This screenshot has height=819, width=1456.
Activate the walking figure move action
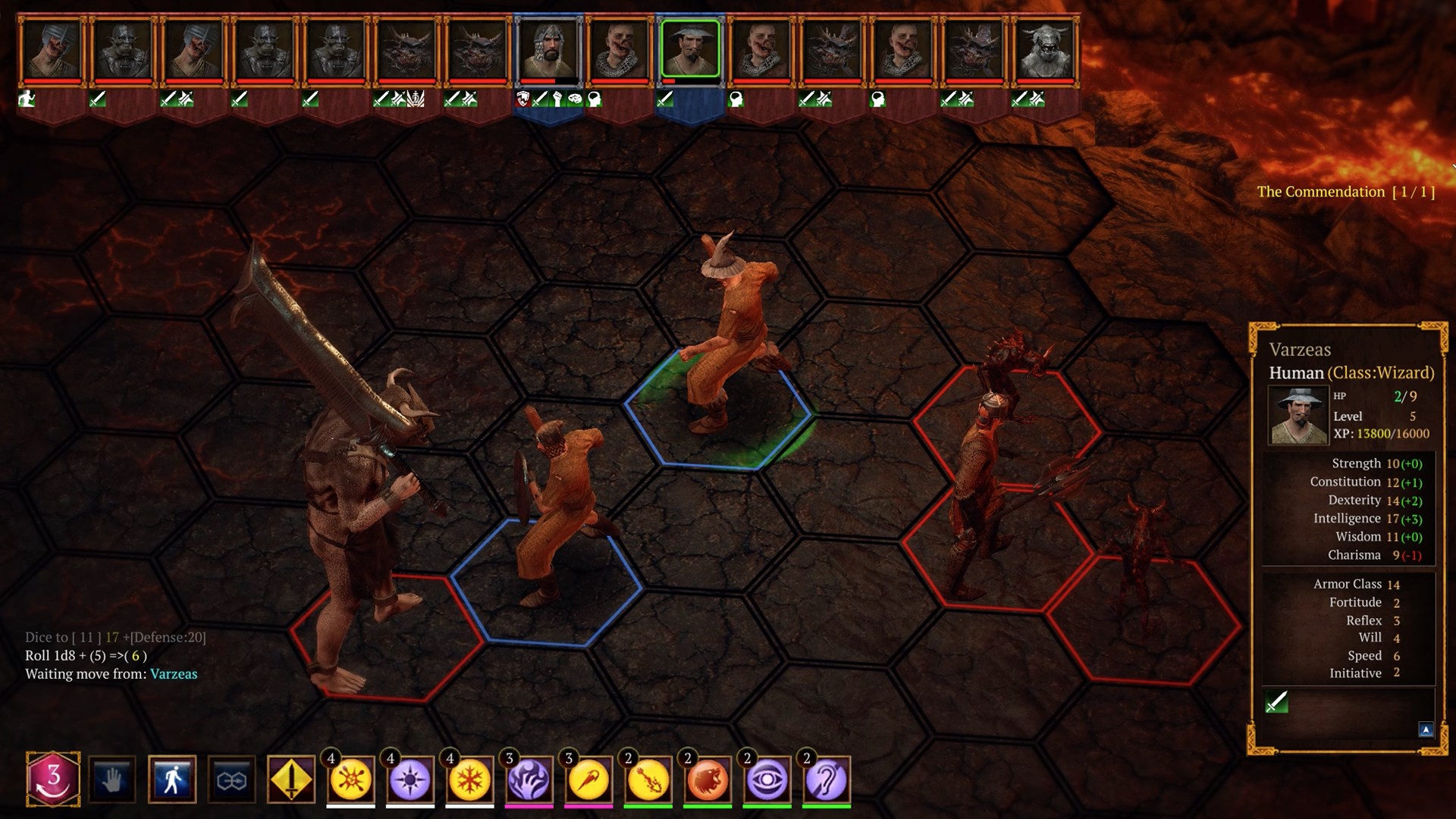tap(172, 779)
